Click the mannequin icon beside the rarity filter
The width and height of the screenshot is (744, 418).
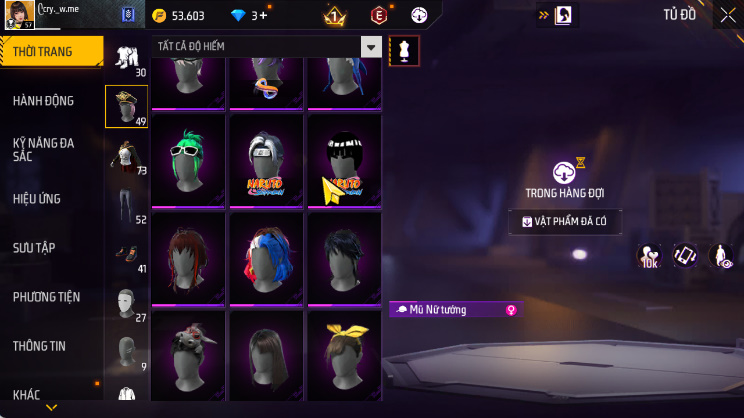pos(404,50)
